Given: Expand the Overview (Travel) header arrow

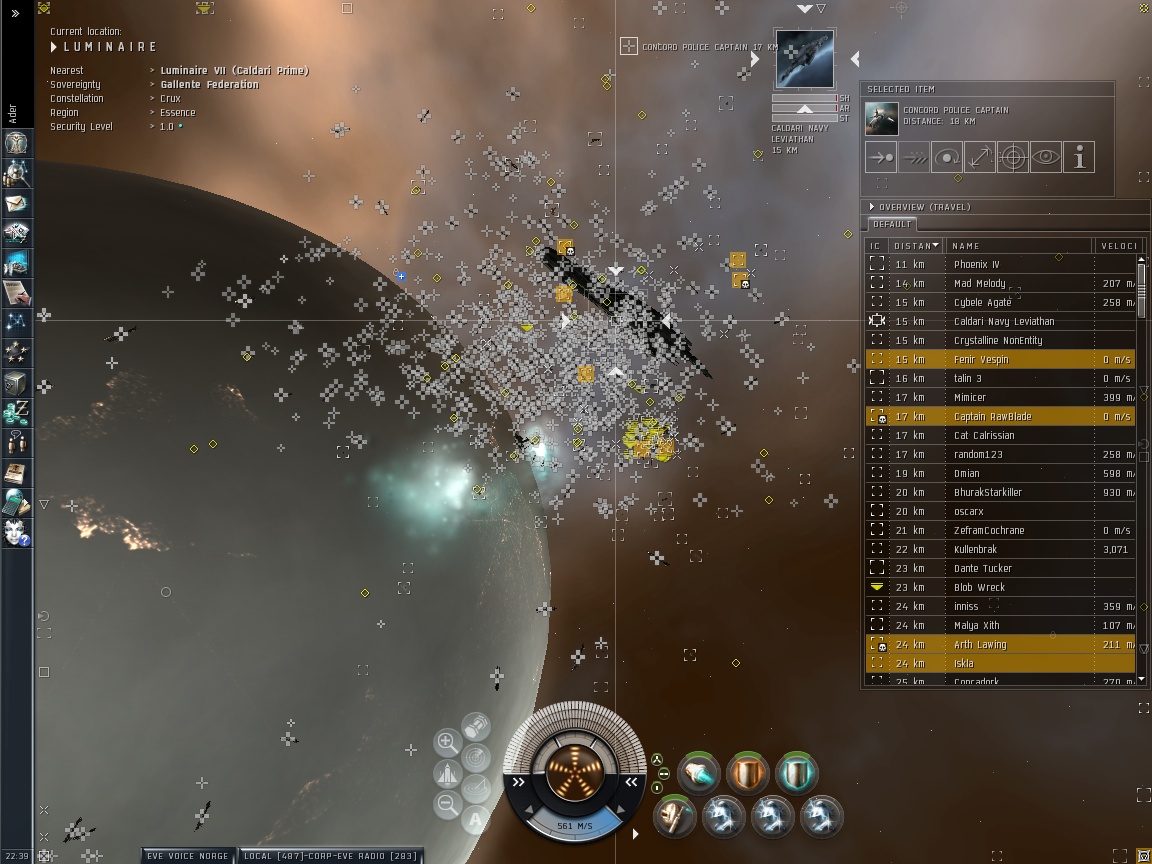Looking at the screenshot, I should (x=872, y=207).
